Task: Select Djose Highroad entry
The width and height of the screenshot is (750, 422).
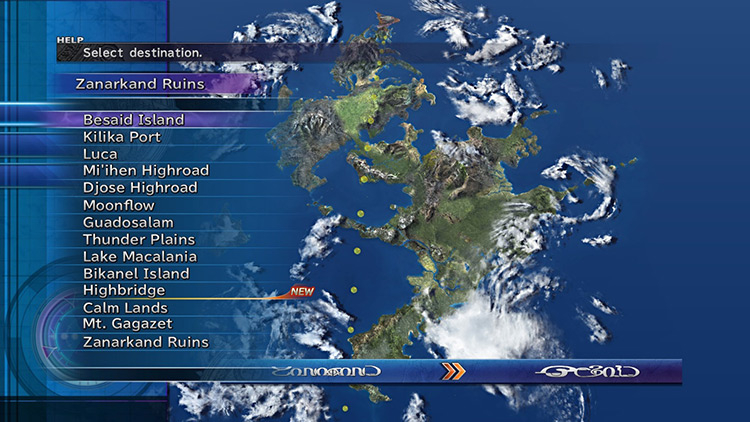Action: click(x=140, y=188)
